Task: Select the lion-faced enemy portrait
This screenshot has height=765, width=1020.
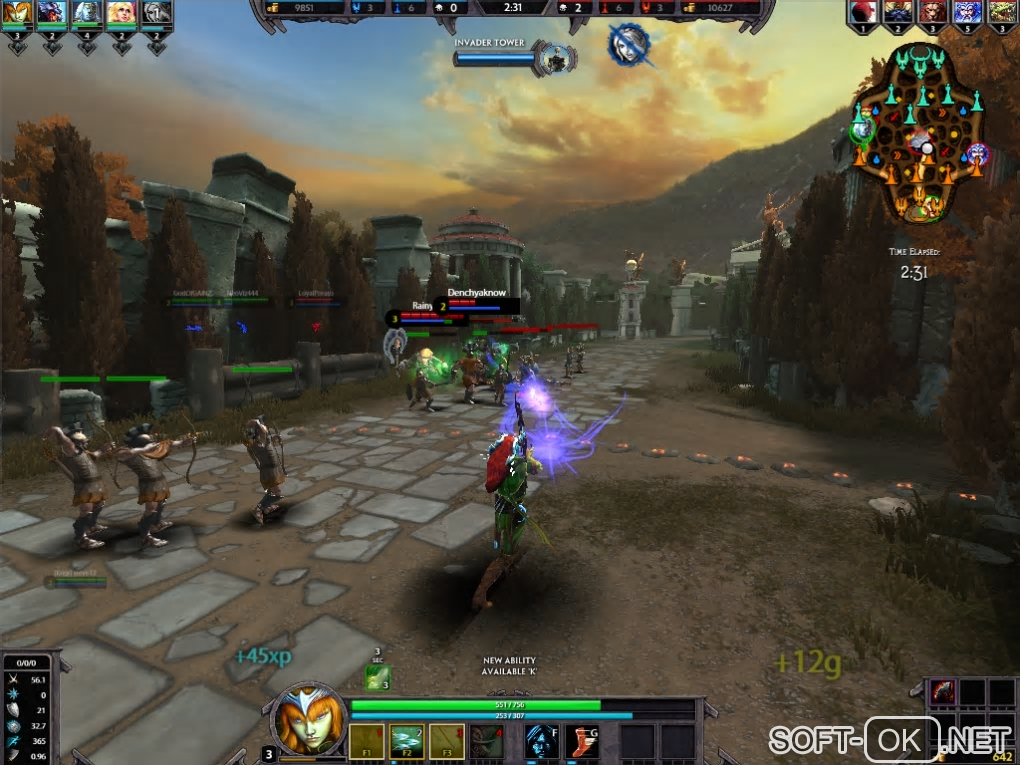Action: coord(931,12)
